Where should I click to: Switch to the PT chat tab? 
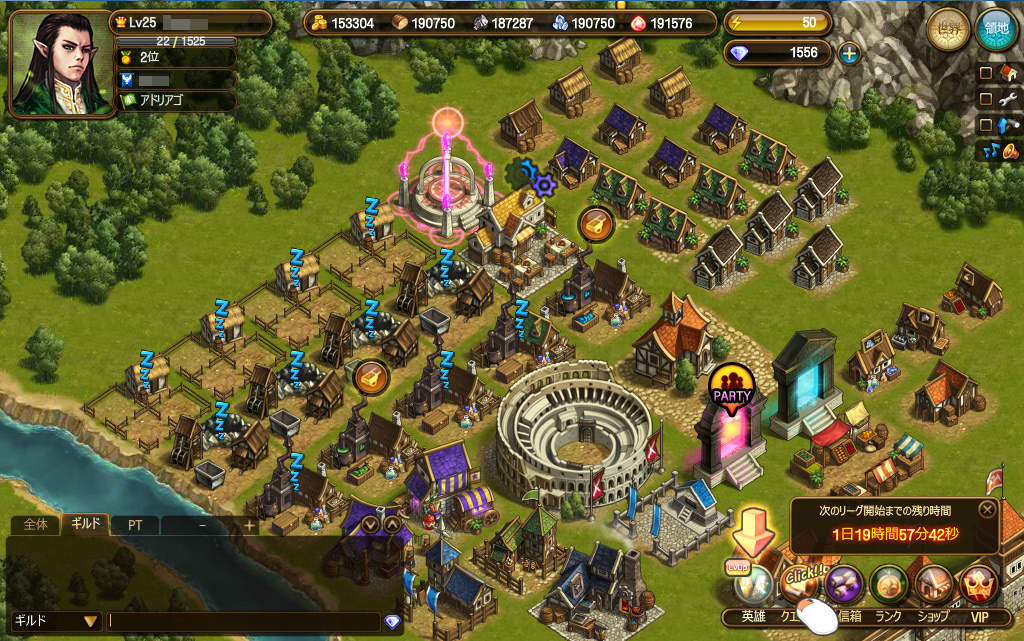click(x=133, y=524)
